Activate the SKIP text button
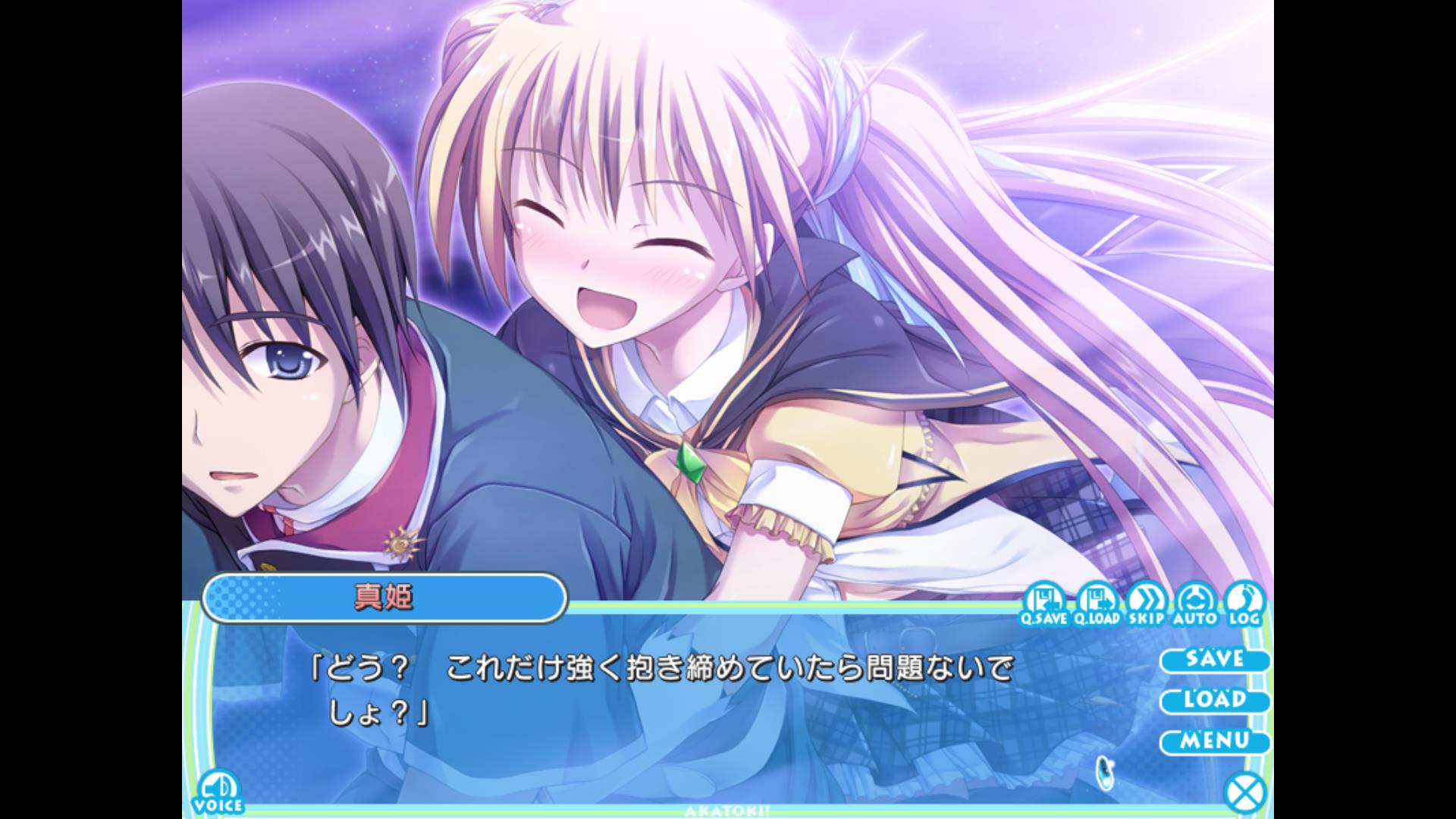Screen dimensions: 1456x819 pyautogui.click(x=1146, y=604)
